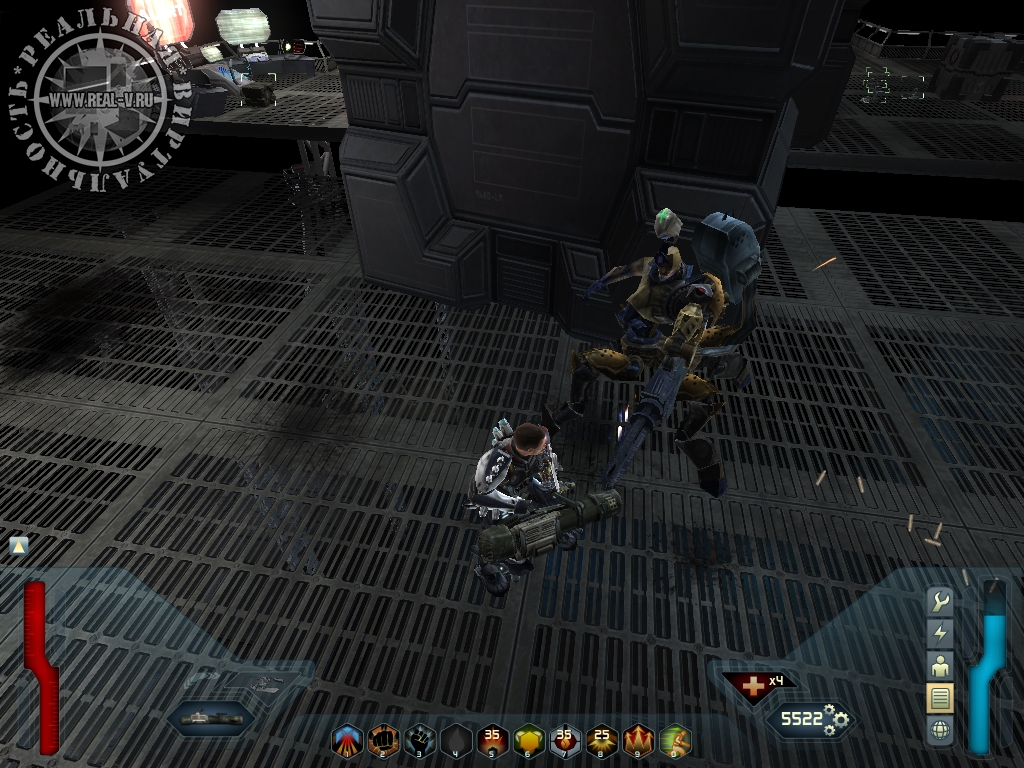
Task: Select the greyed-out droplet ability in slot 4
Action: [x=456, y=741]
